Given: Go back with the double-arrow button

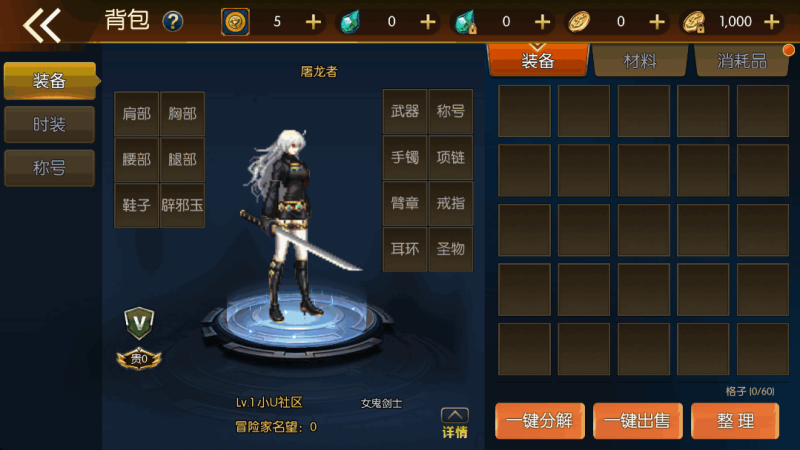Looking at the screenshot, I should [42, 24].
